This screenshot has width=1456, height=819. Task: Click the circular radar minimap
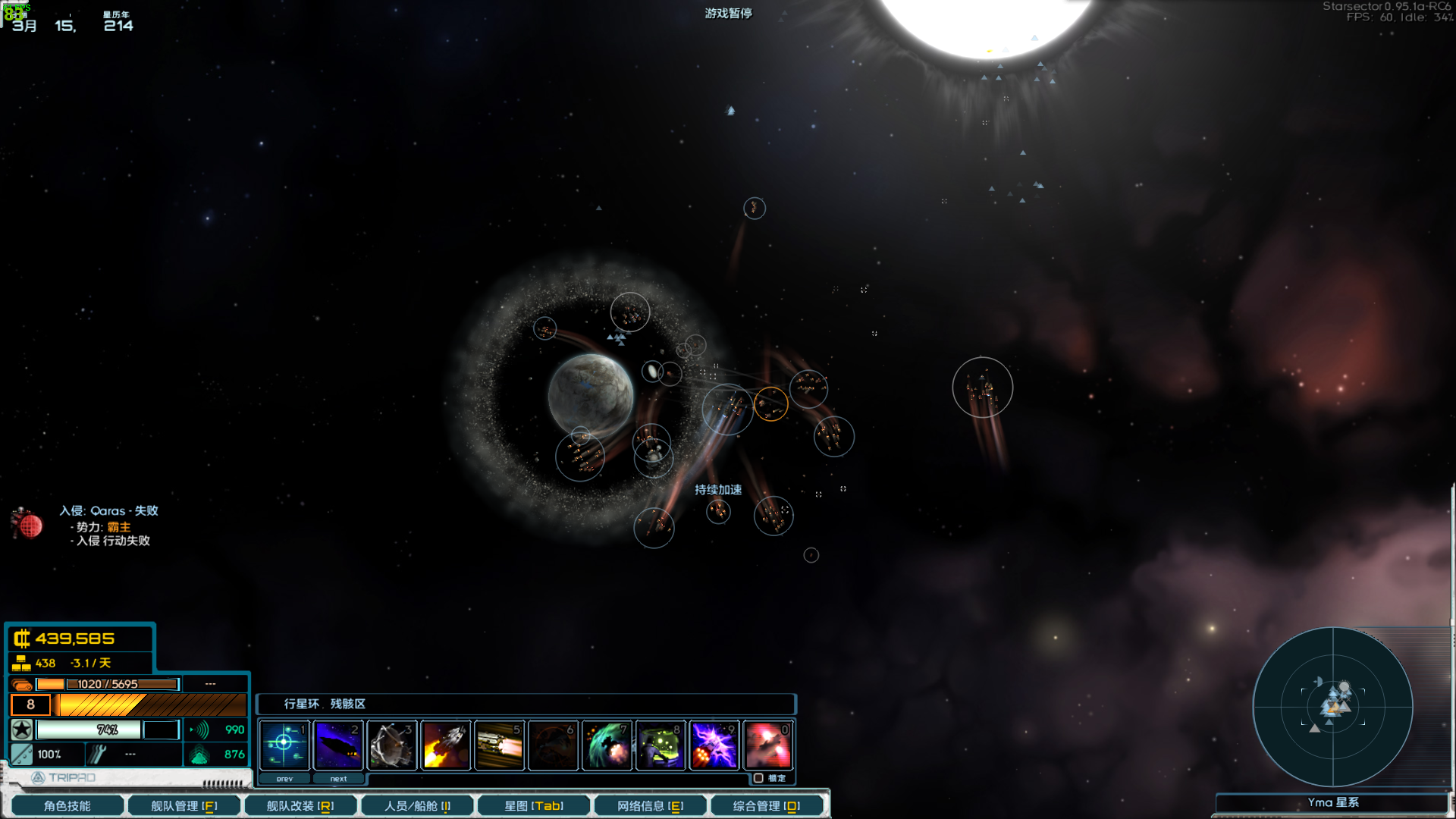pos(1332,707)
